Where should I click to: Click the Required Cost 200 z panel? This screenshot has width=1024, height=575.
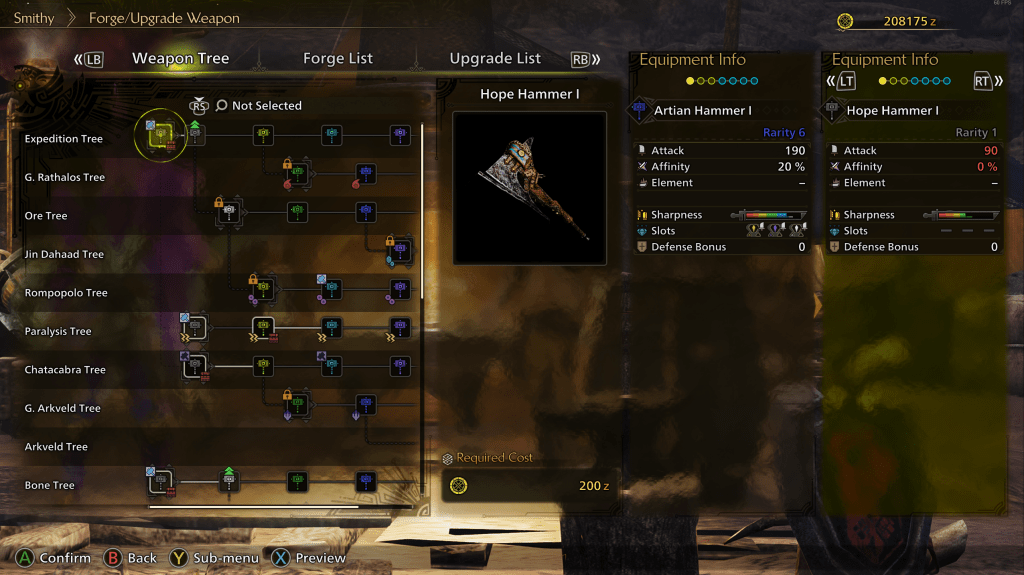(x=530, y=486)
